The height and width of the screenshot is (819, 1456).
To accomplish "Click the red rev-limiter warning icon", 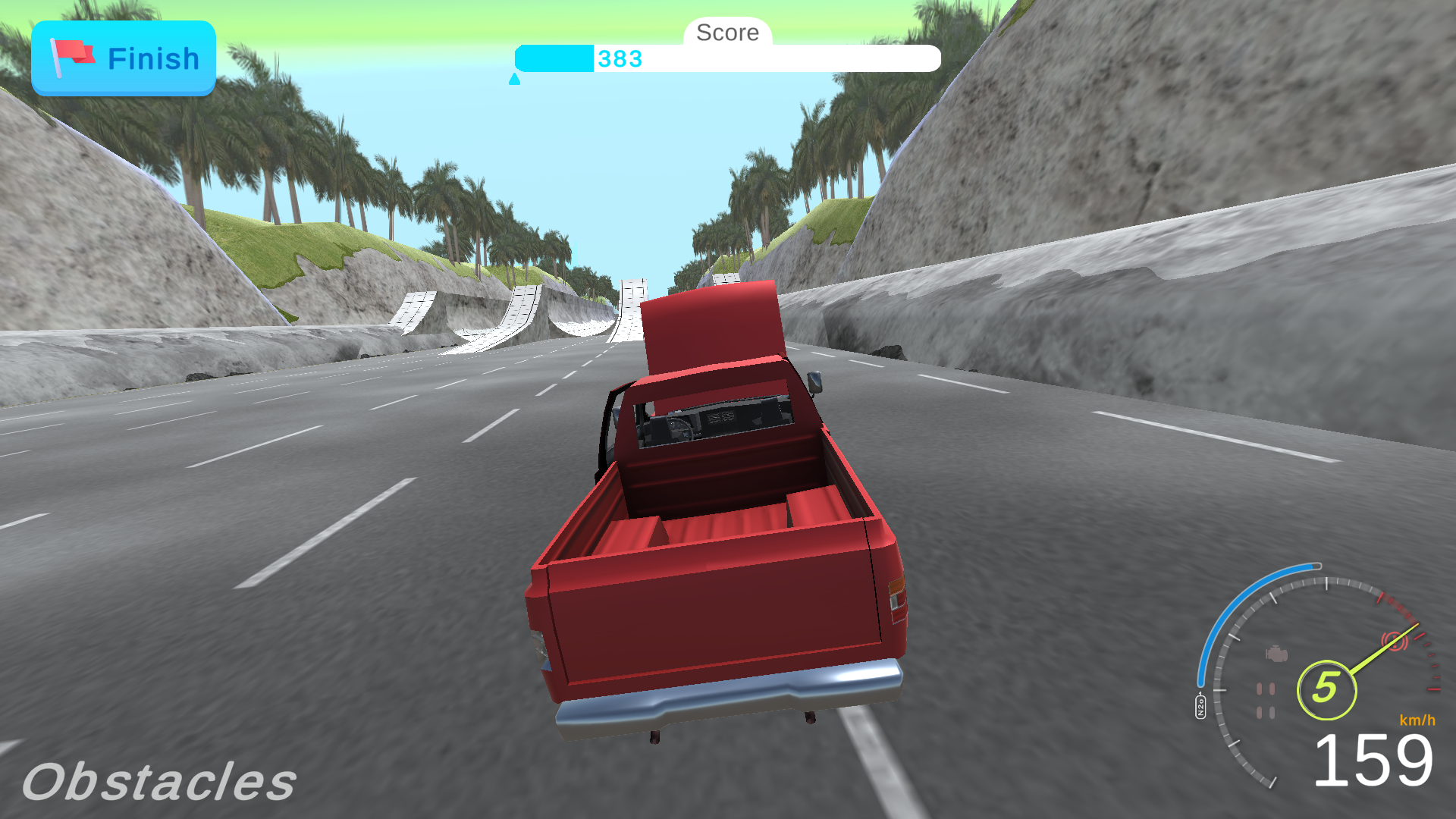I will click(1395, 640).
